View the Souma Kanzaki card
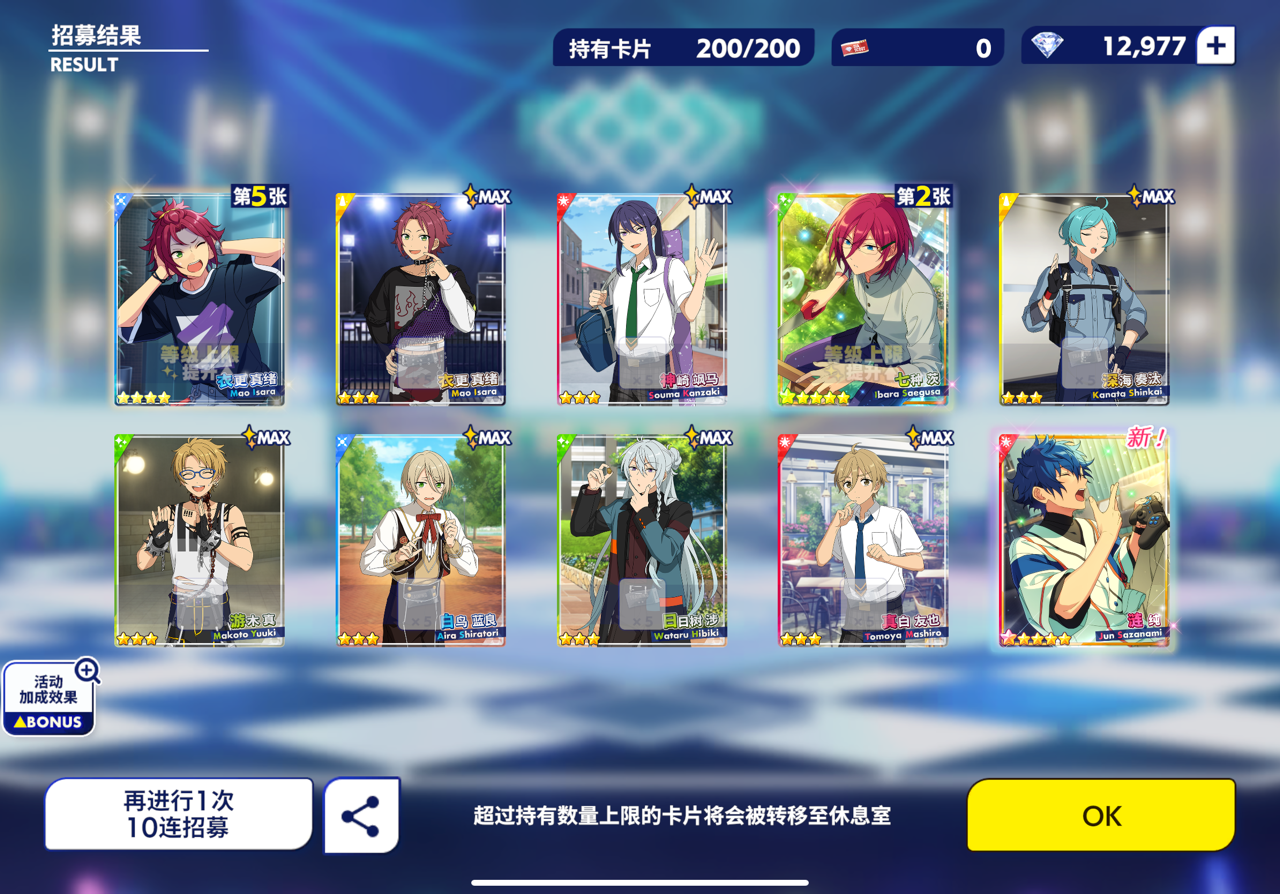 click(642, 300)
